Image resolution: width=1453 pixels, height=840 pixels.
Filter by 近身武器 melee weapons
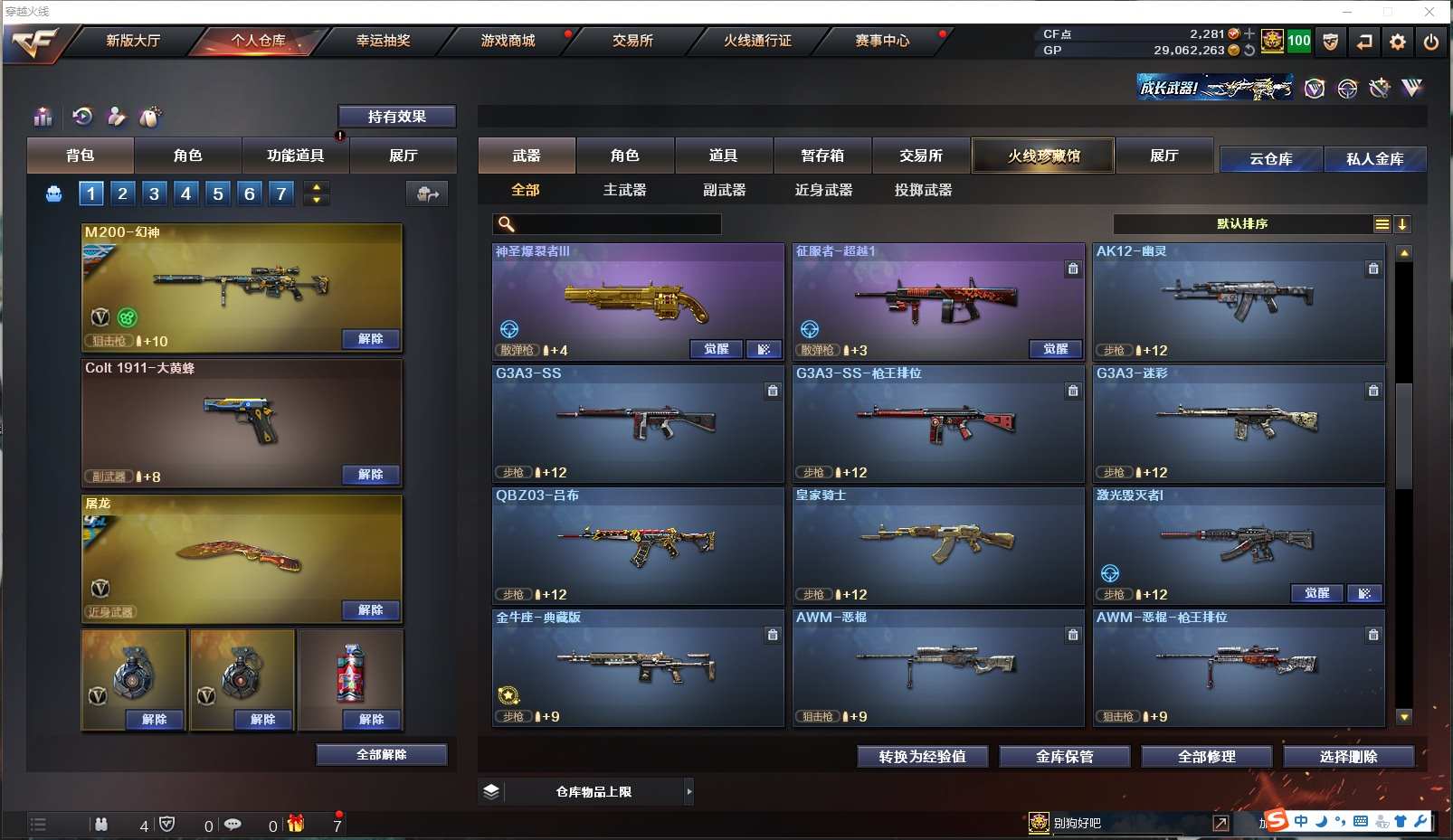823,190
